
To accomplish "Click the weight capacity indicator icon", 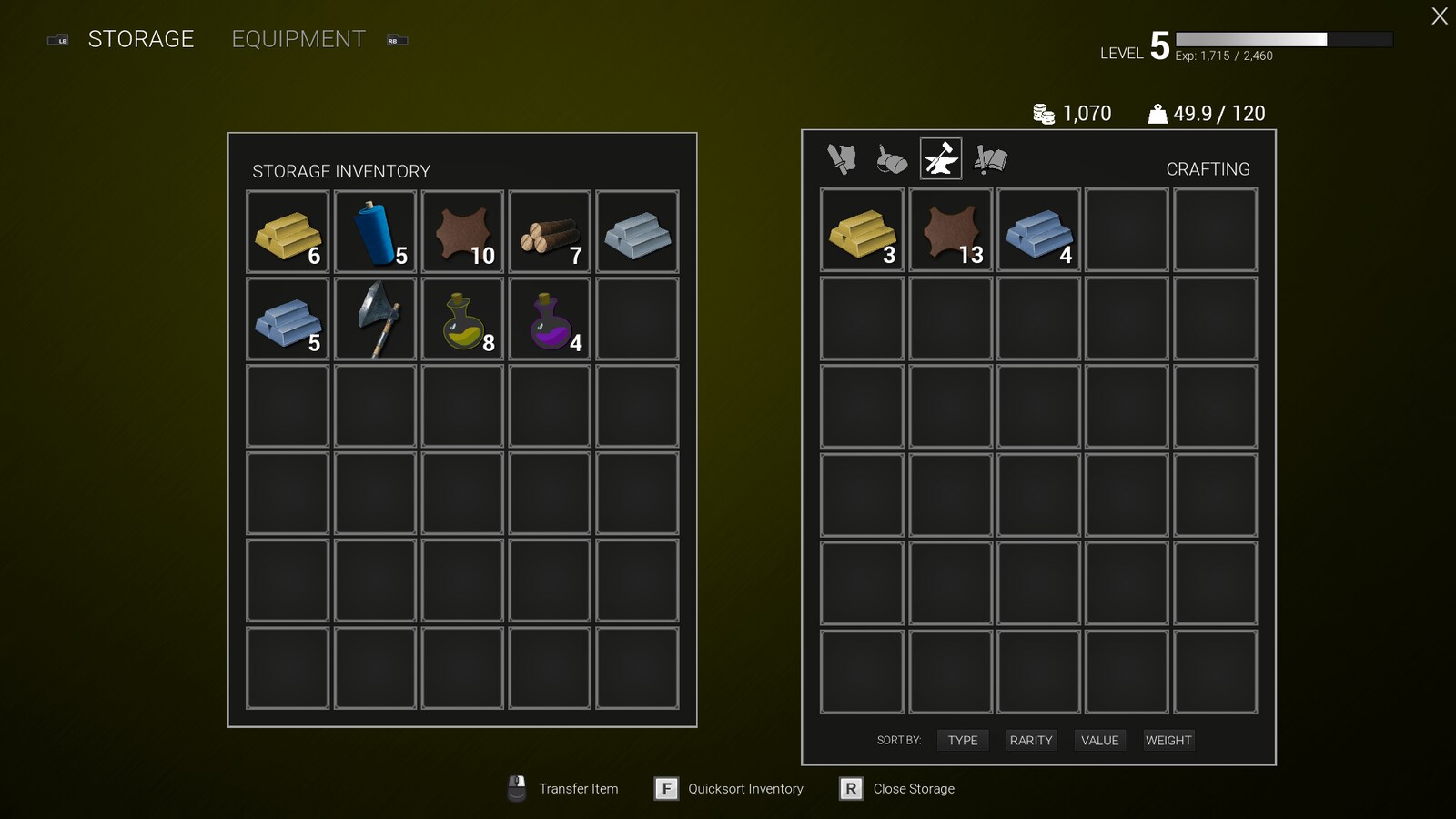I will pyautogui.click(x=1156, y=113).
